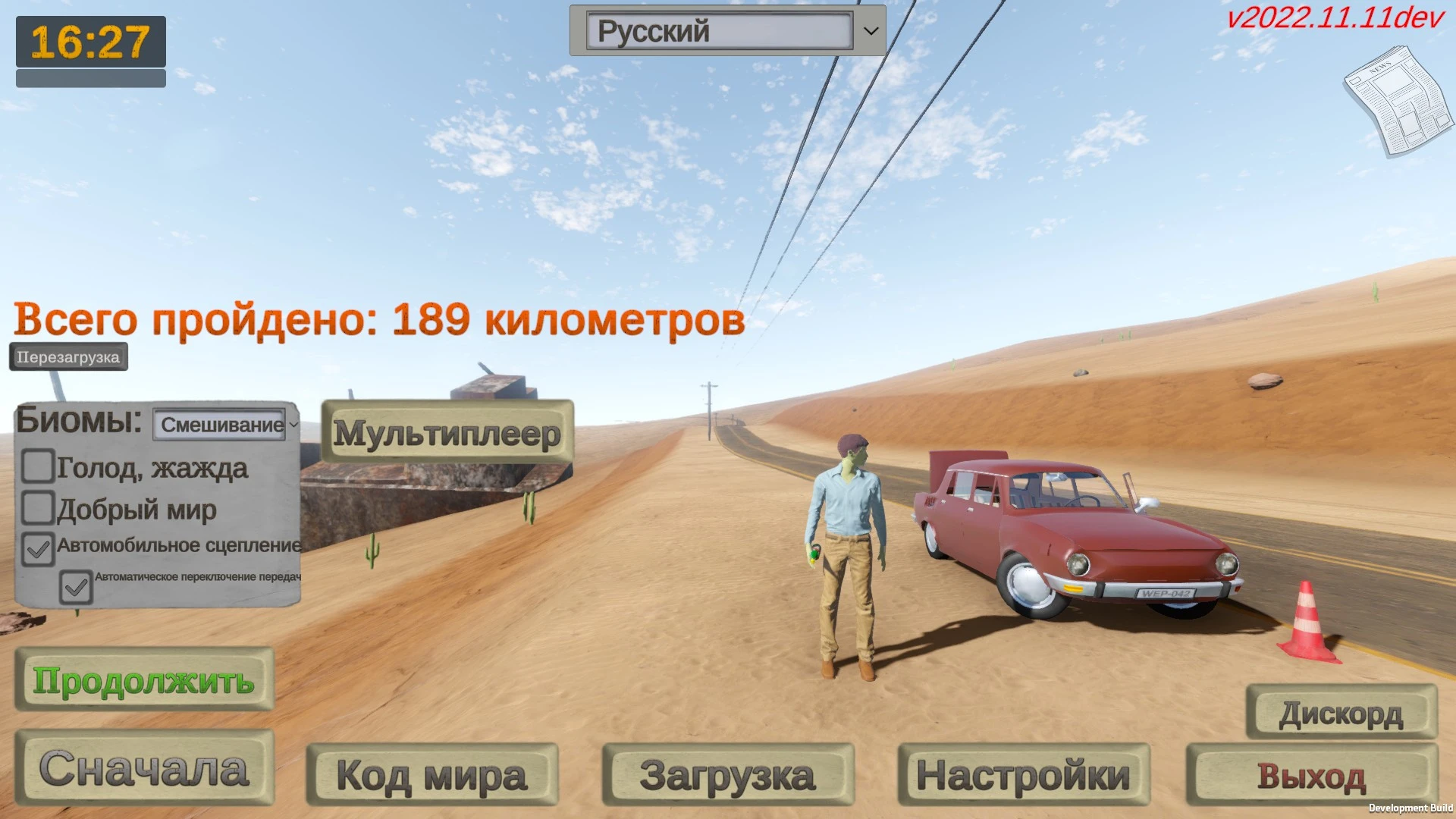Open the Биомы mixing dropdown
This screenshot has height=819, width=1456.
tap(220, 425)
